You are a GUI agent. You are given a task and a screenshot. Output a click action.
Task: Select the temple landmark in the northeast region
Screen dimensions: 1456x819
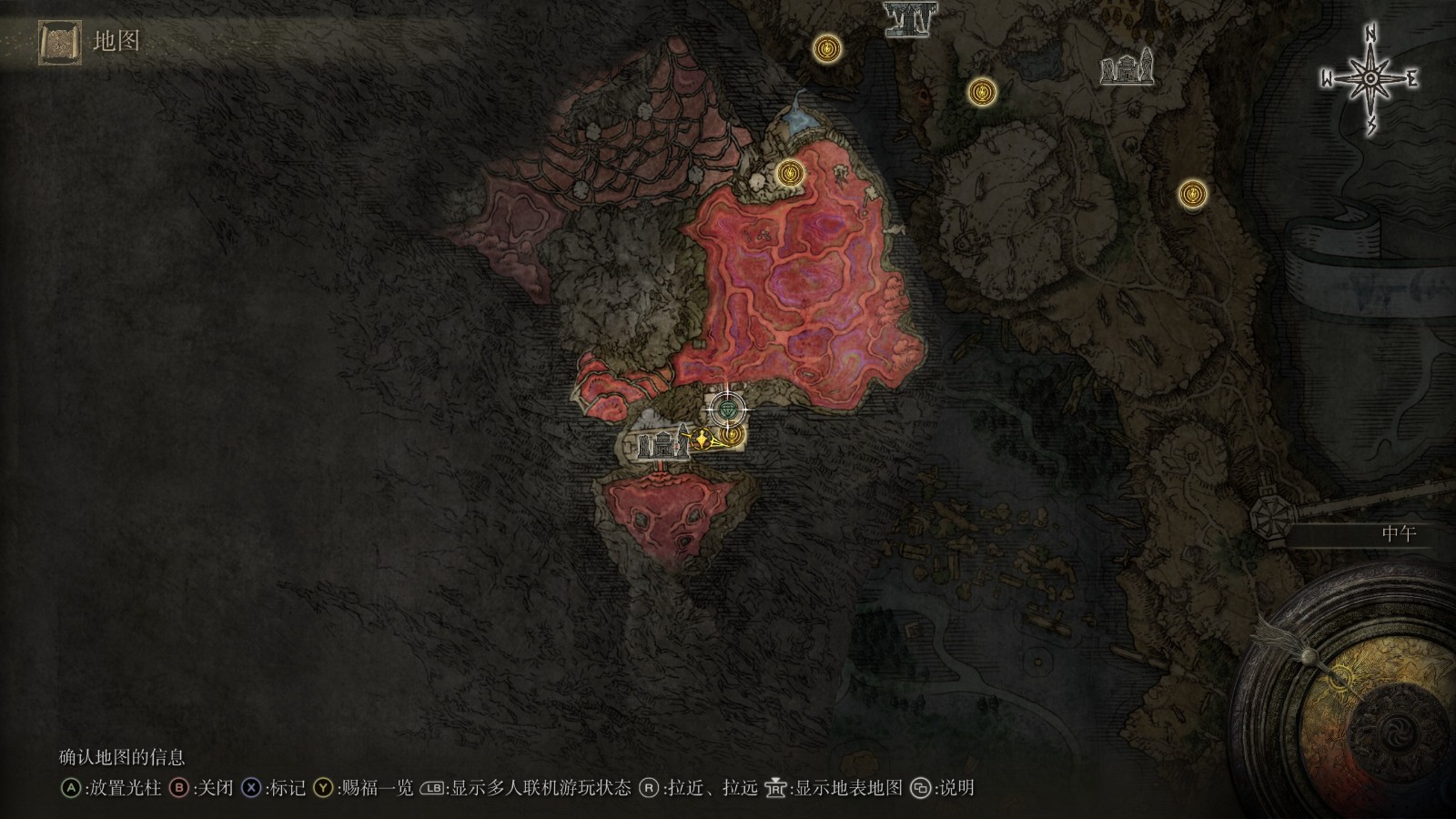tap(1127, 68)
